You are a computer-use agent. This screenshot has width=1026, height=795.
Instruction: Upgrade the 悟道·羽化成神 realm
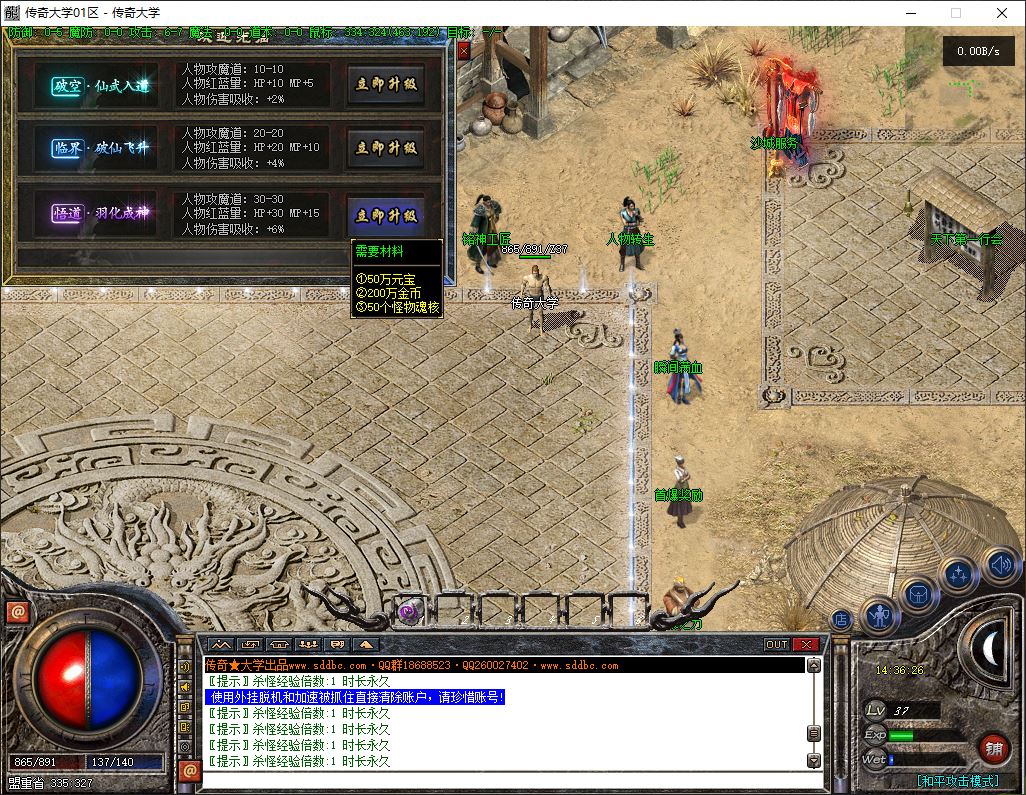(x=386, y=215)
